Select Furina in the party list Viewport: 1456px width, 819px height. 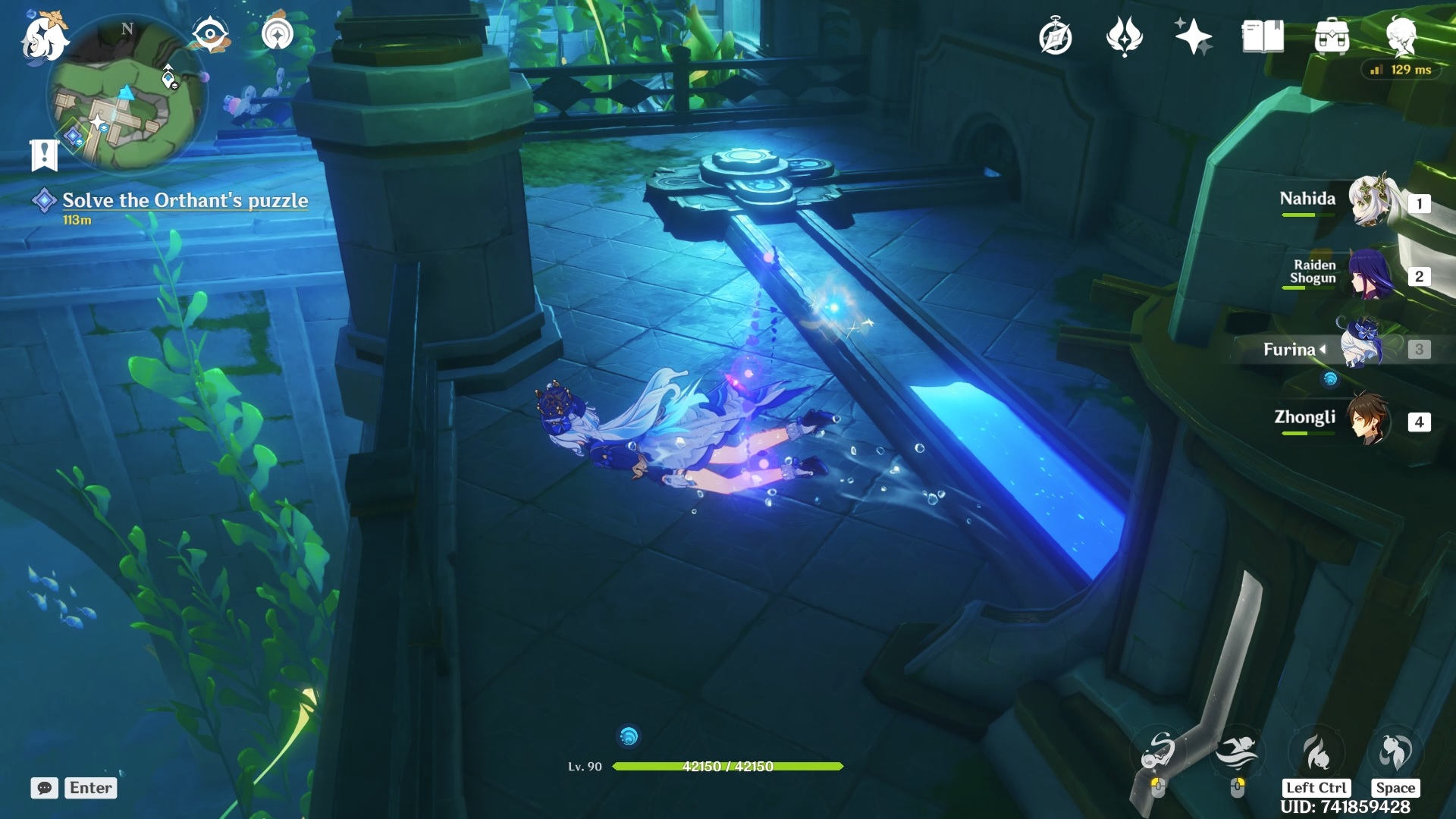tap(1363, 347)
